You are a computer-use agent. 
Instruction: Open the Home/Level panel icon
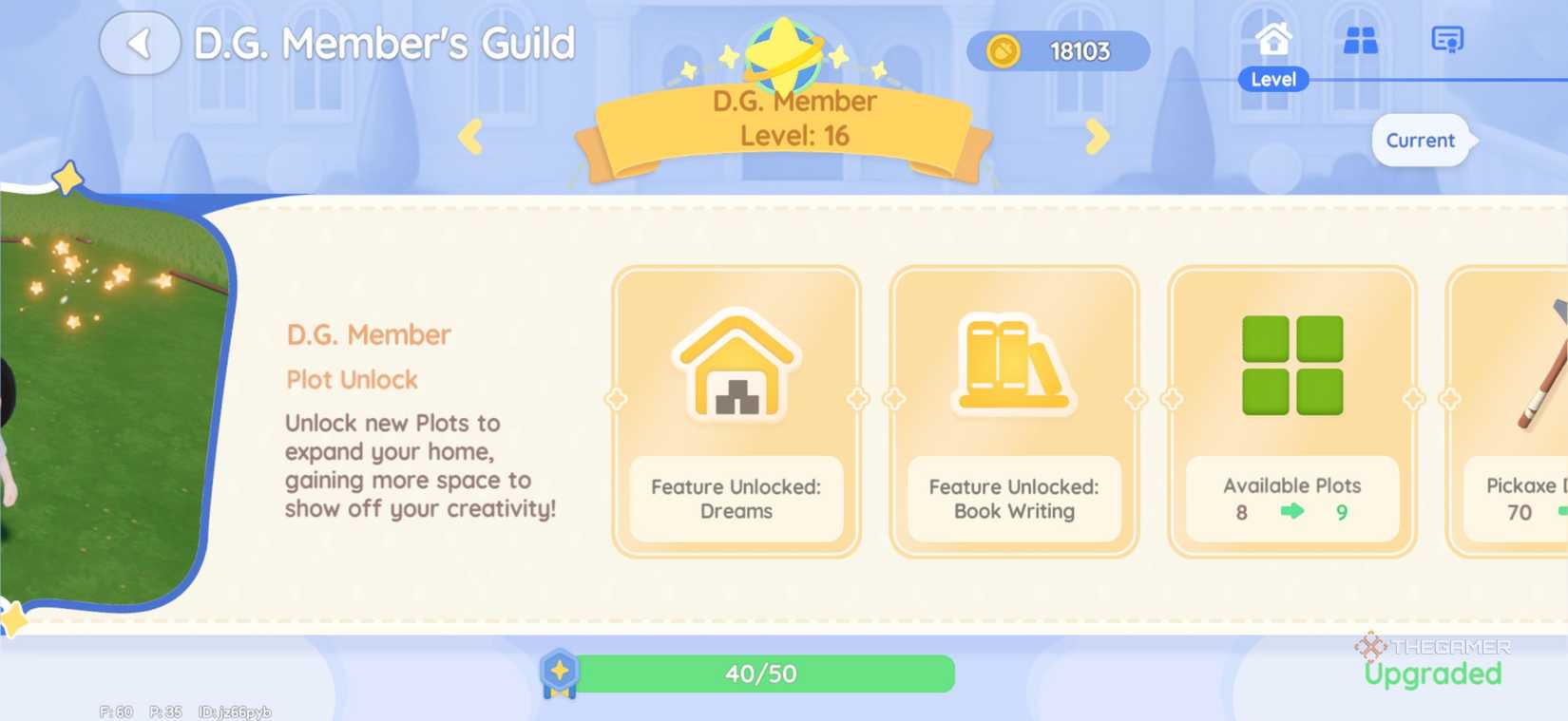(x=1273, y=40)
